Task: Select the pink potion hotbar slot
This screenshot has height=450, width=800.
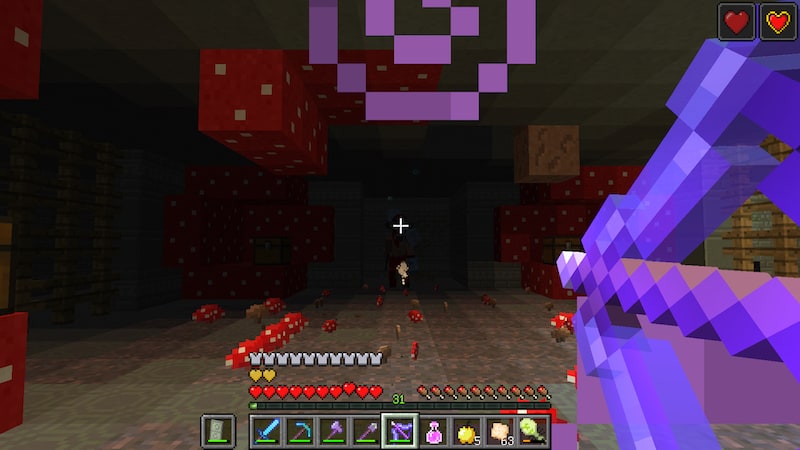Action: [x=434, y=431]
